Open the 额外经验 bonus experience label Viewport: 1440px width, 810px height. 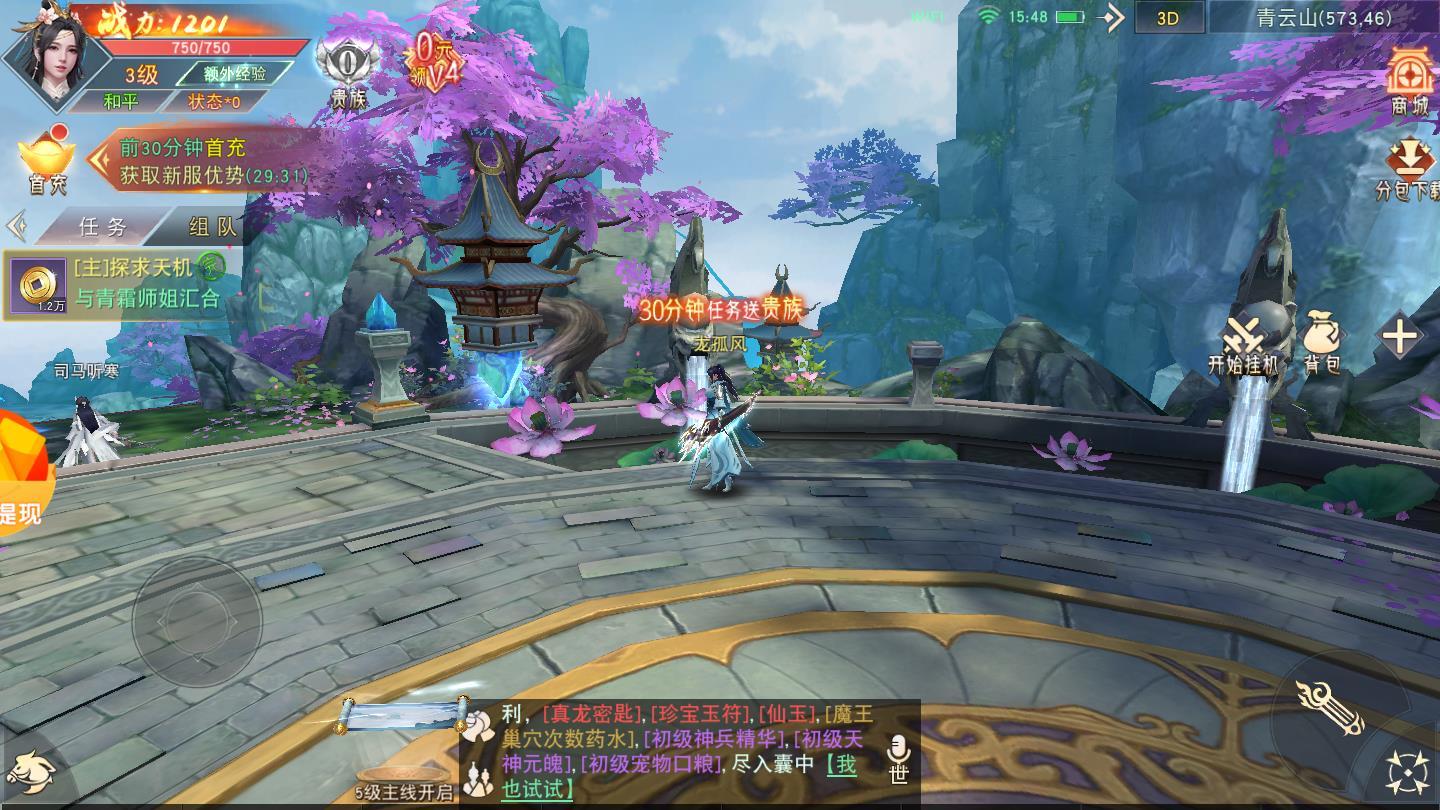coord(234,73)
